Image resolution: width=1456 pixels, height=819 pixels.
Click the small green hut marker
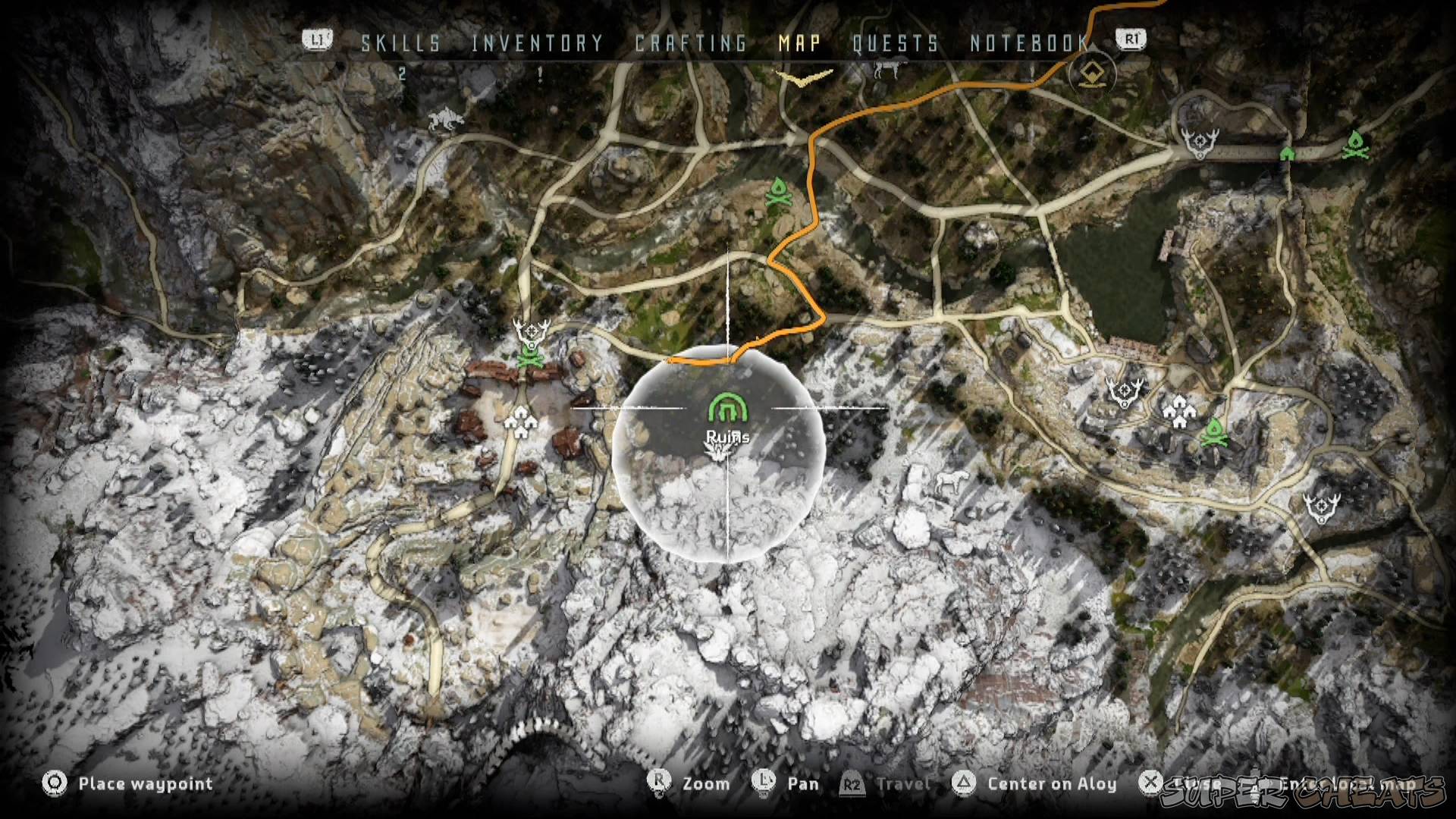click(x=1287, y=153)
